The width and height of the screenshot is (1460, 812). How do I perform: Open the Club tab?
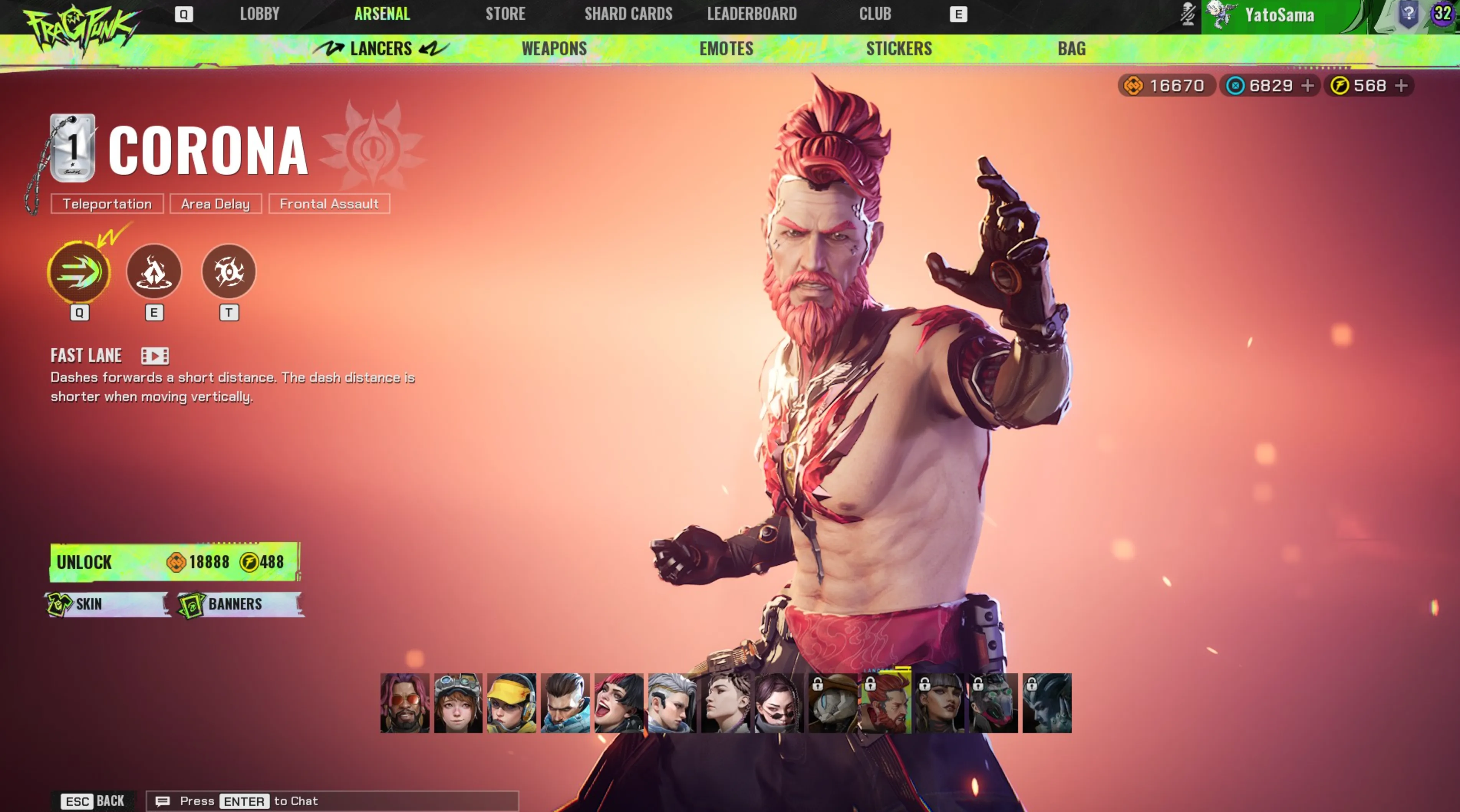[875, 14]
